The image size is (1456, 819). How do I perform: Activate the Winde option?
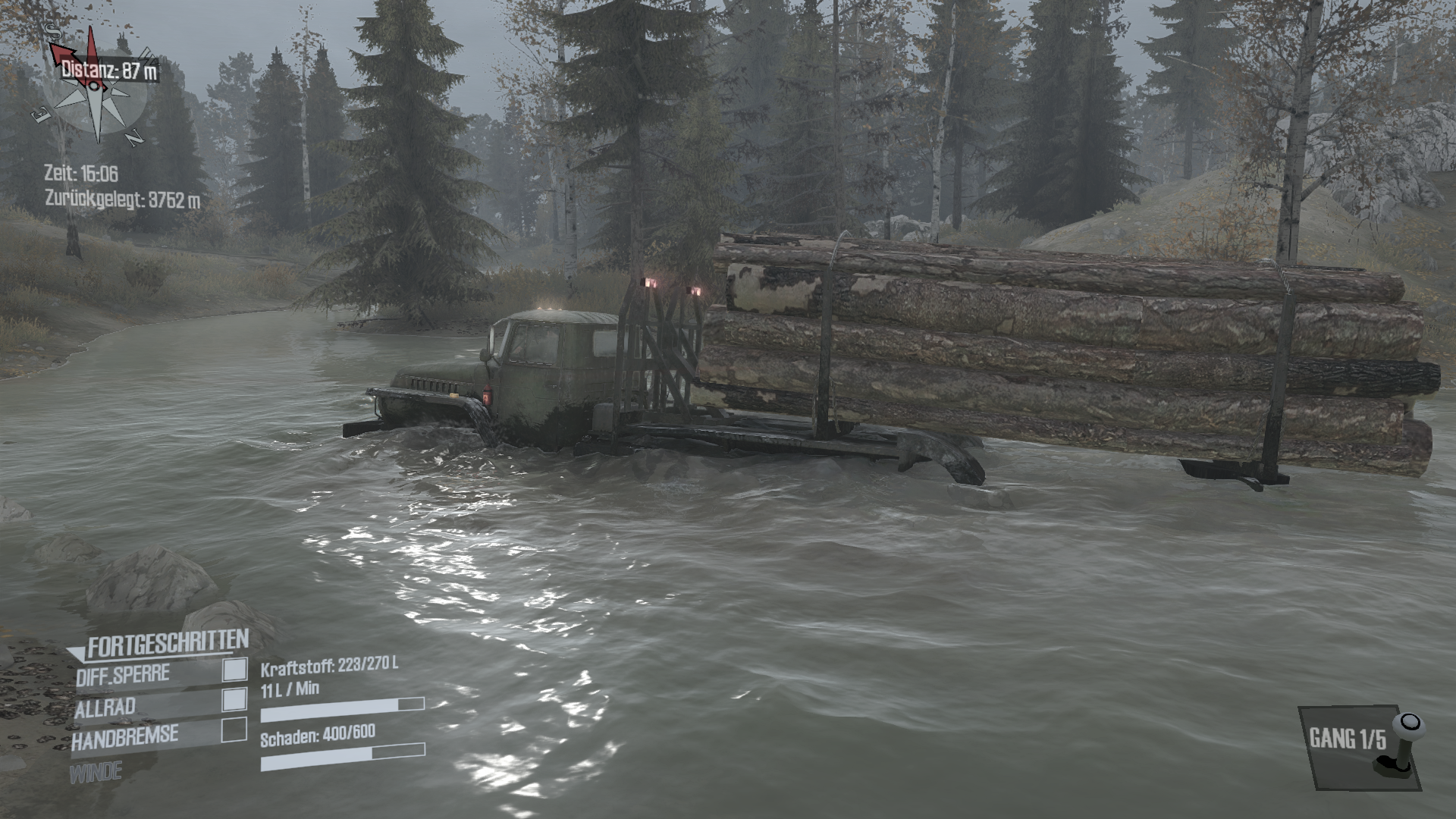(96, 773)
